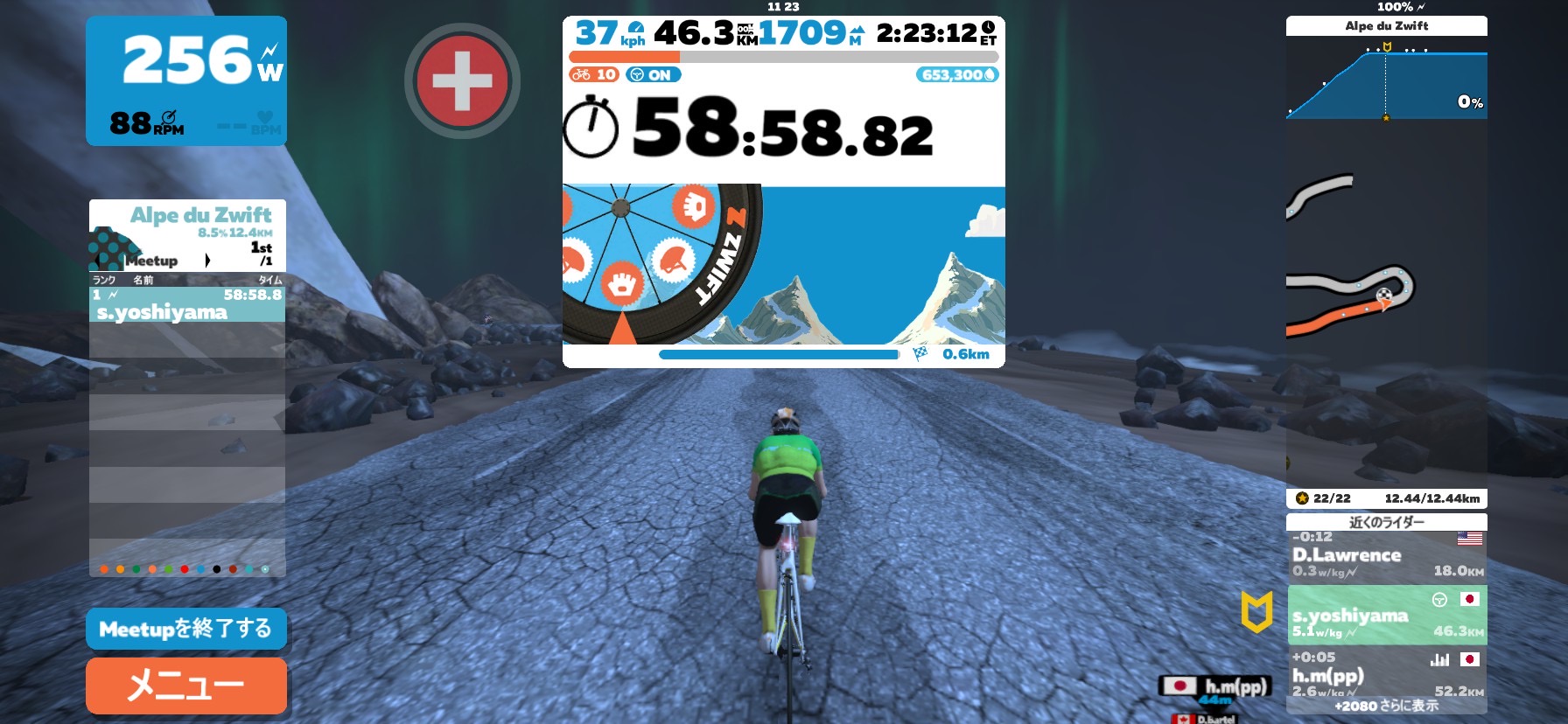Open the orange メニュー button
The width and height of the screenshot is (1568, 724).
coord(185,686)
